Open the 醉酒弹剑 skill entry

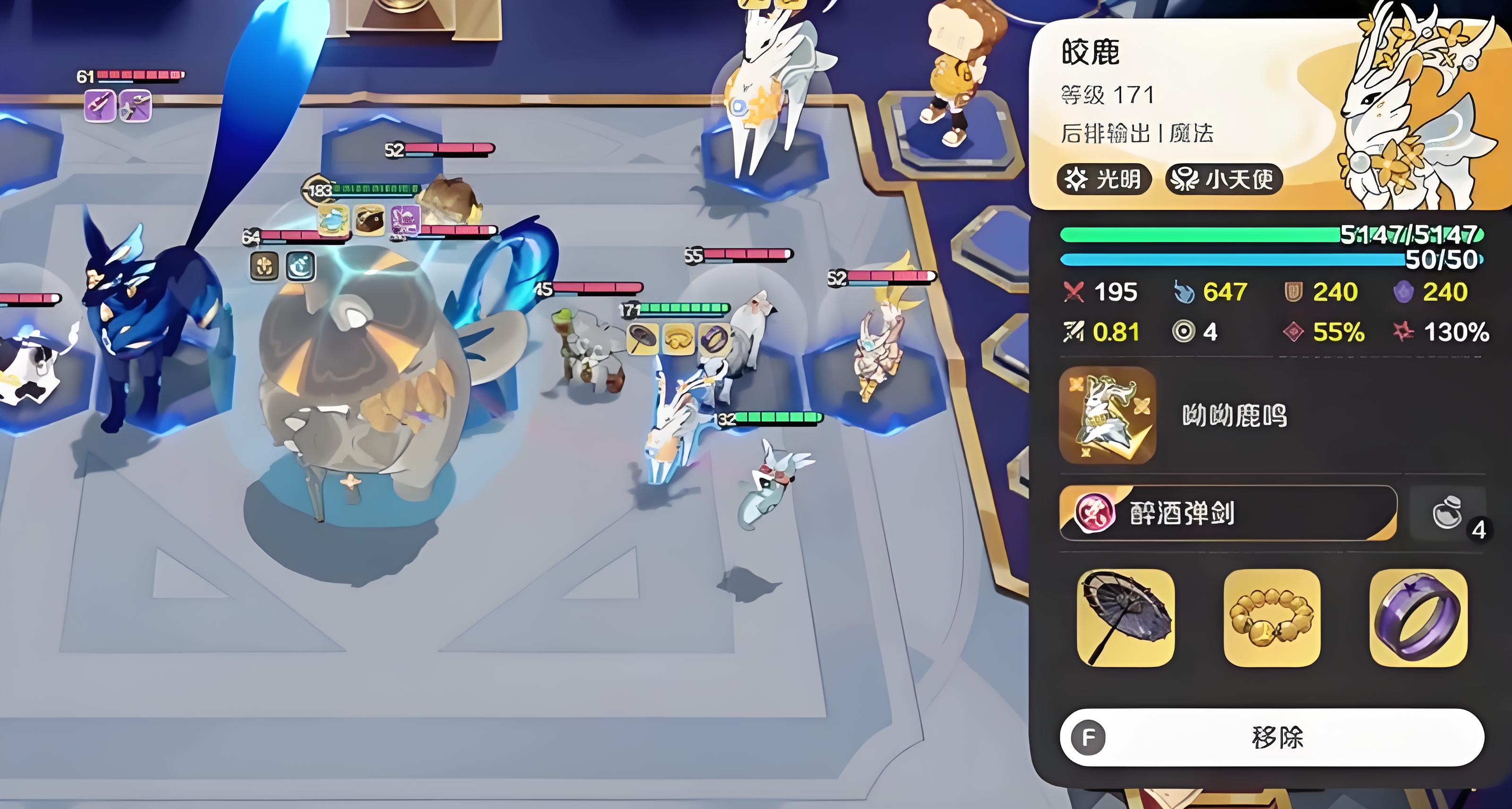point(1227,513)
